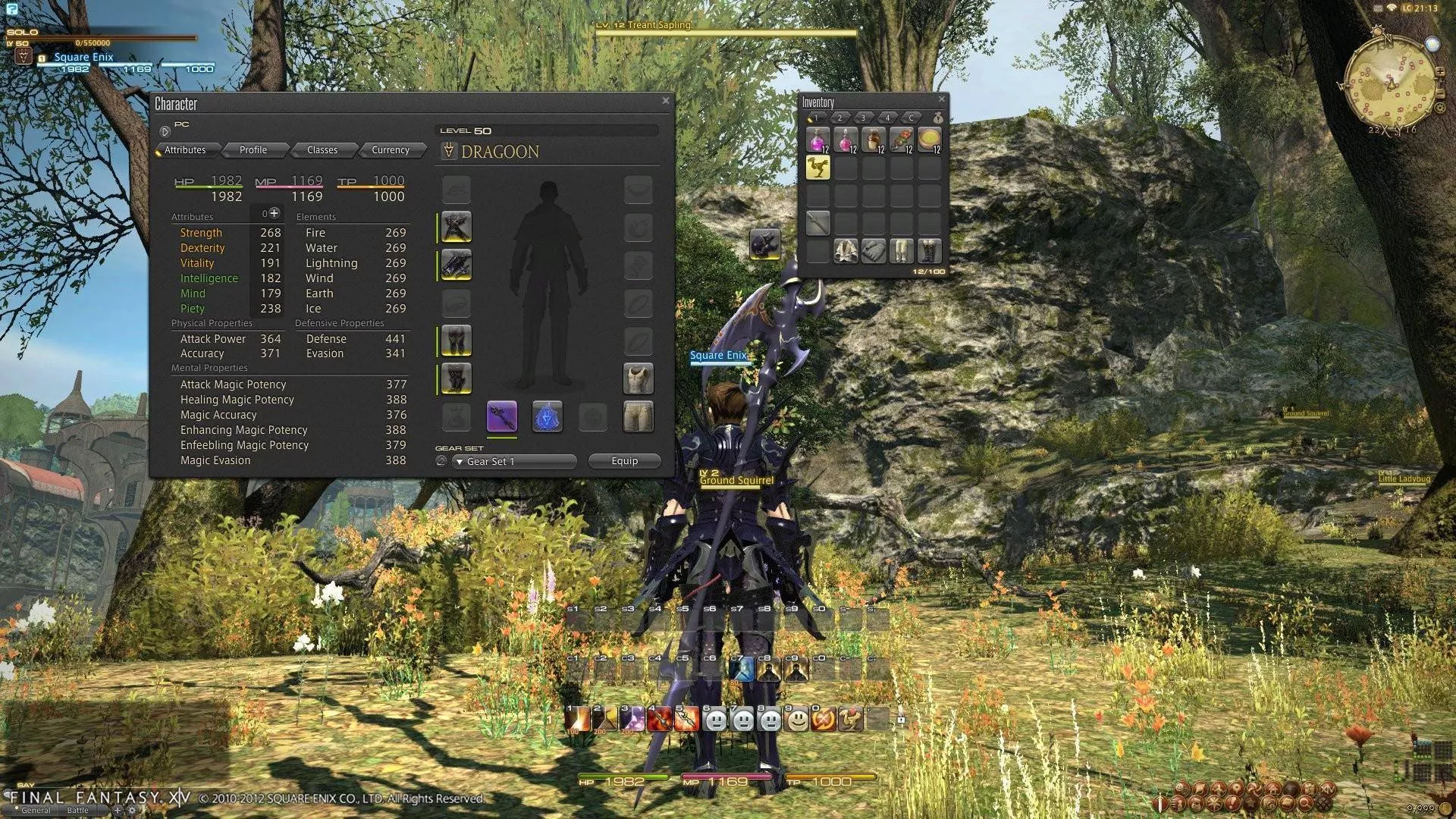Use the chocobo mount hotbar action

coord(851,719)
